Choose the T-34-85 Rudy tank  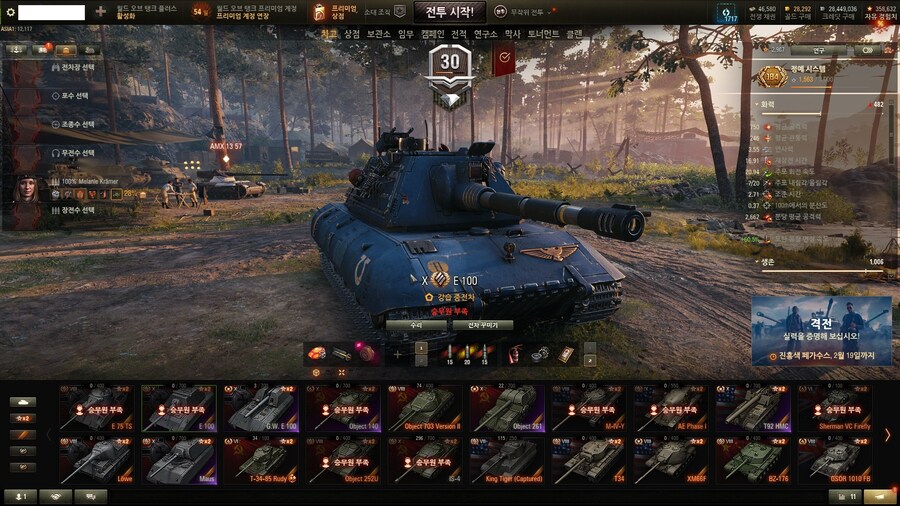click(x=260, y=459)
